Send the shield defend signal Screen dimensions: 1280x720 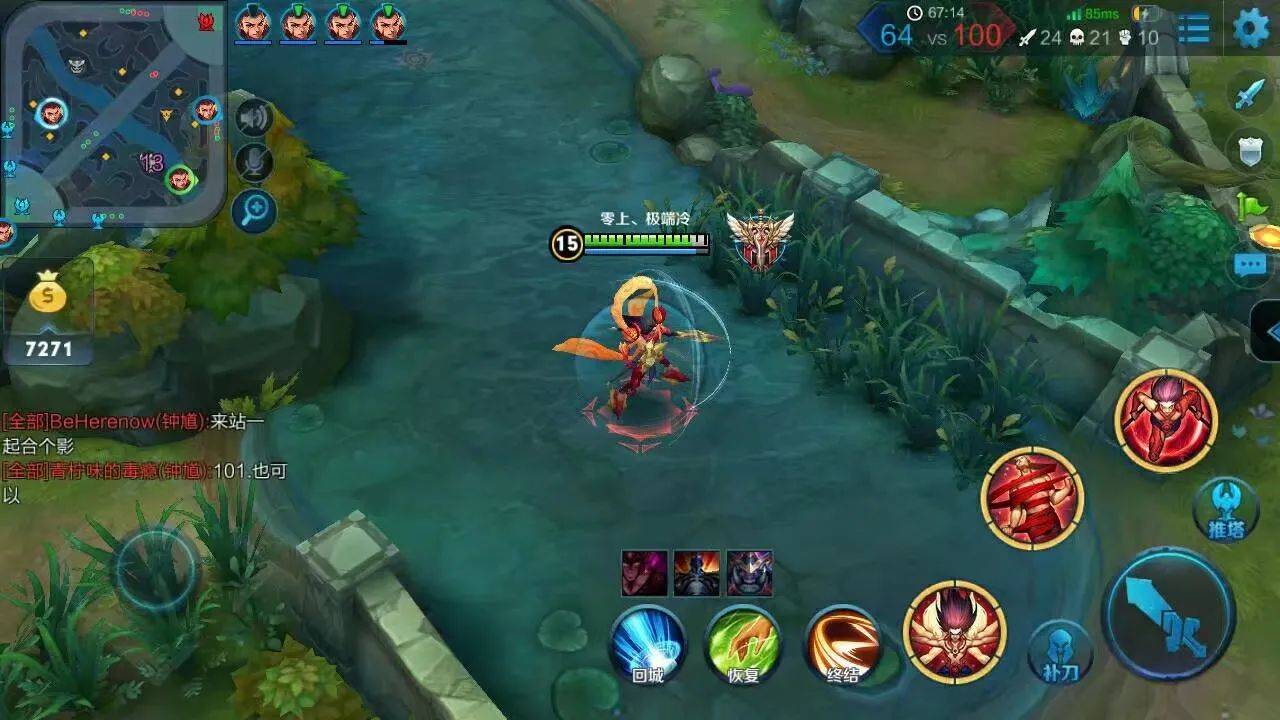pyautogui.click(x=1251, y=151)
